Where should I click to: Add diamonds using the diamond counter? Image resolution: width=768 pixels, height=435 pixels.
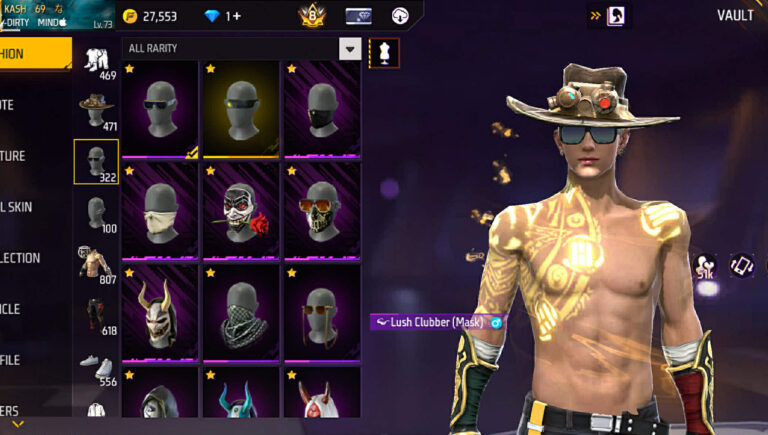222,16
